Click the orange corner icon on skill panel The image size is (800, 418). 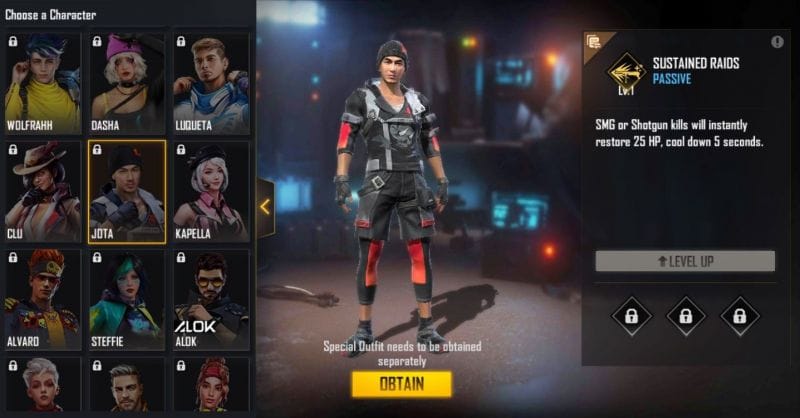tap(593, 42)
